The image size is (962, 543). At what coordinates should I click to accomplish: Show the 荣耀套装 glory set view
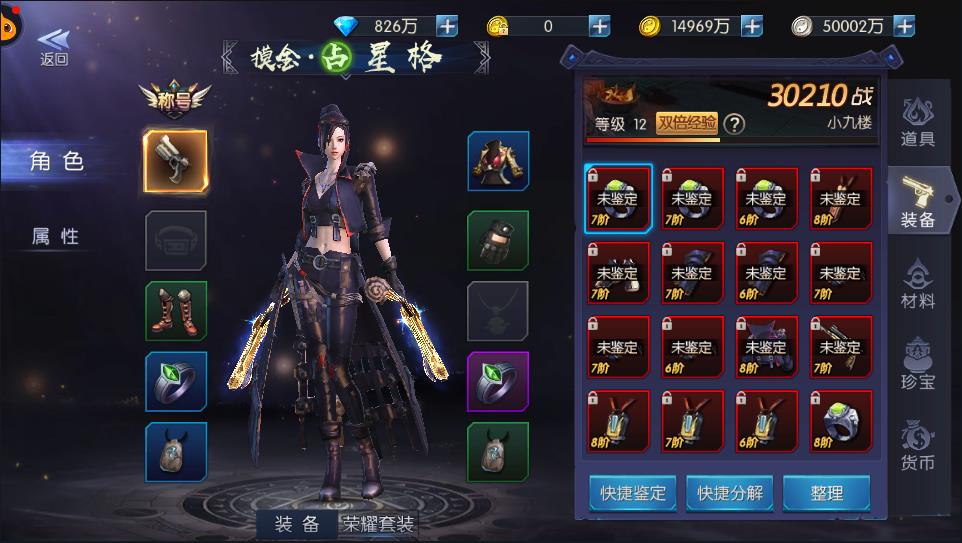click(378, 524)
